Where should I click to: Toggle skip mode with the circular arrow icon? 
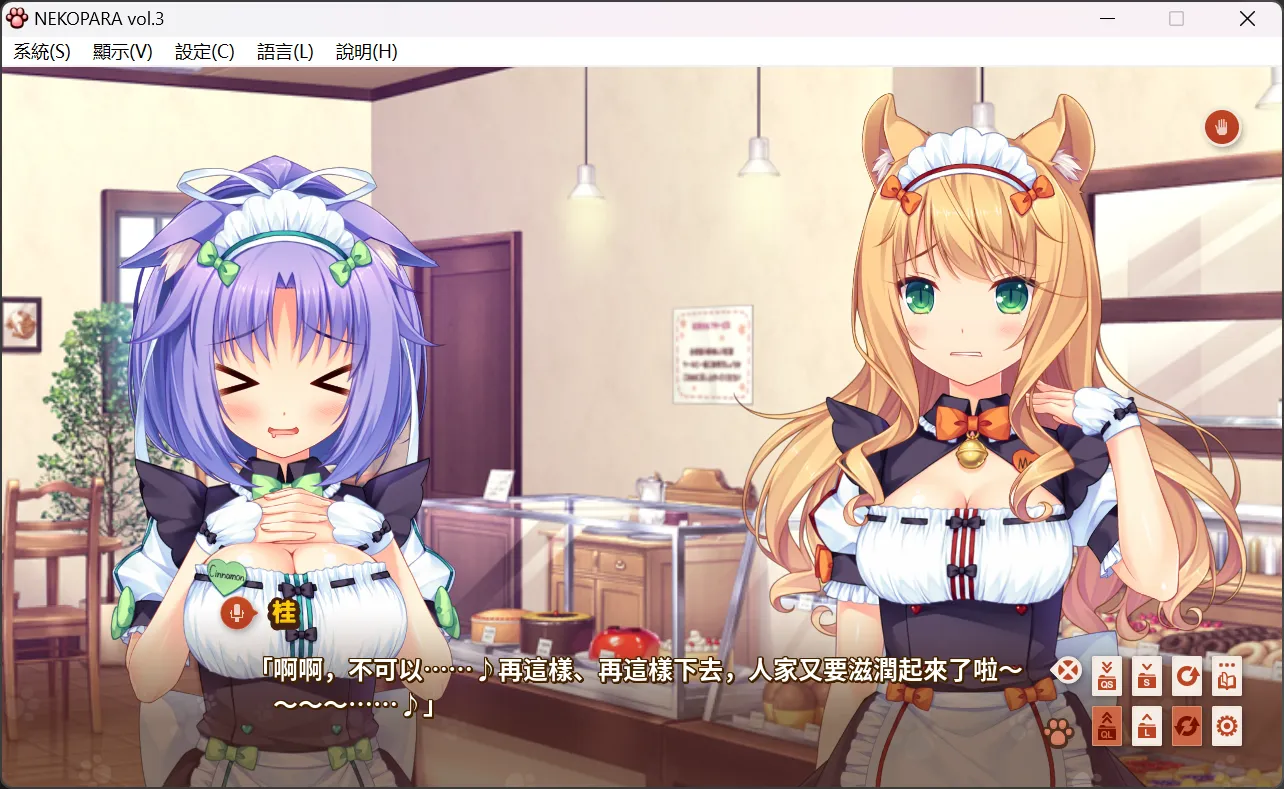[1187, 675]
